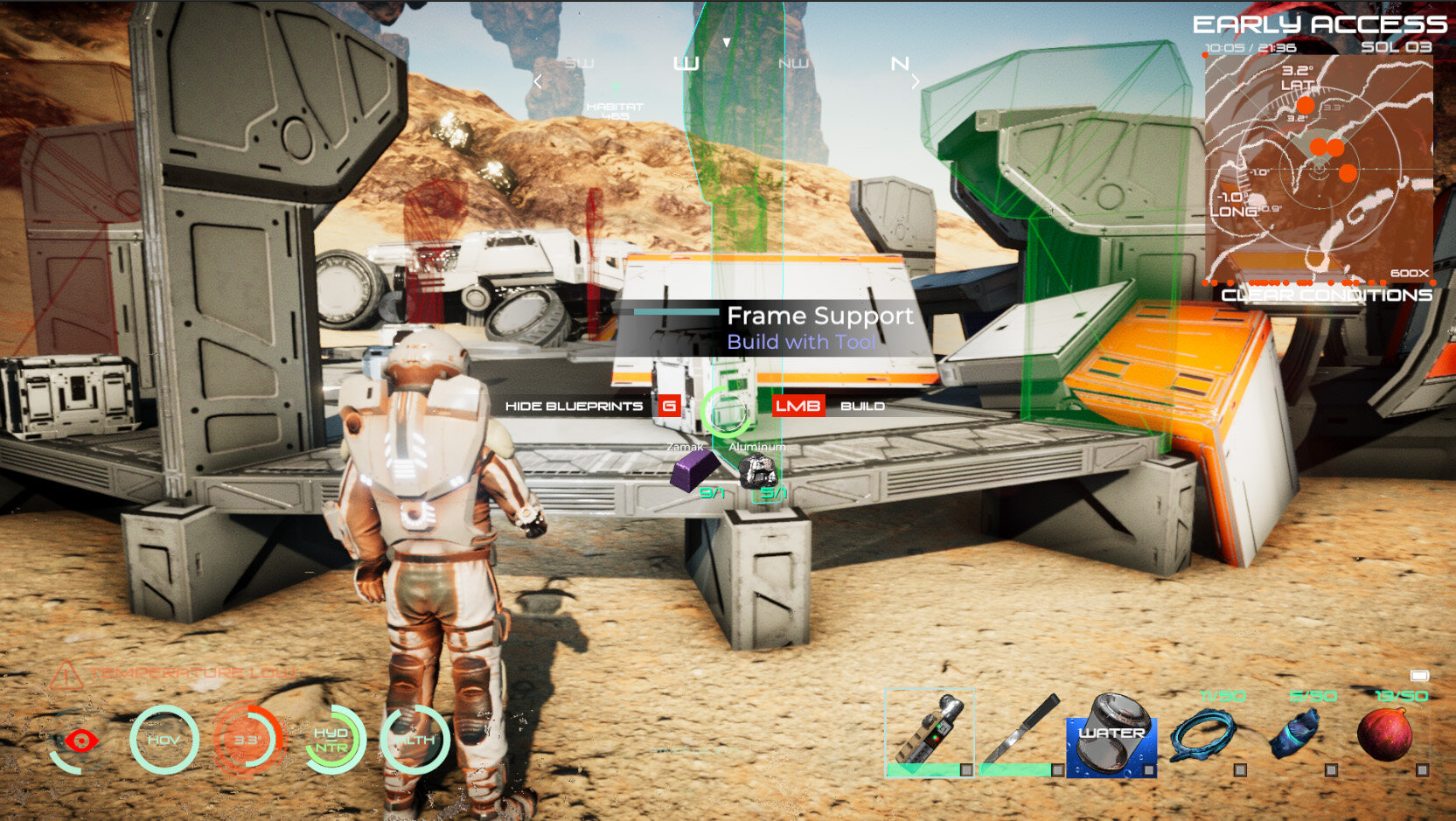Select the blue wrapped bundle hotbar slot
Viewport: 1456px width, 821px height.
coord(1295,736)
